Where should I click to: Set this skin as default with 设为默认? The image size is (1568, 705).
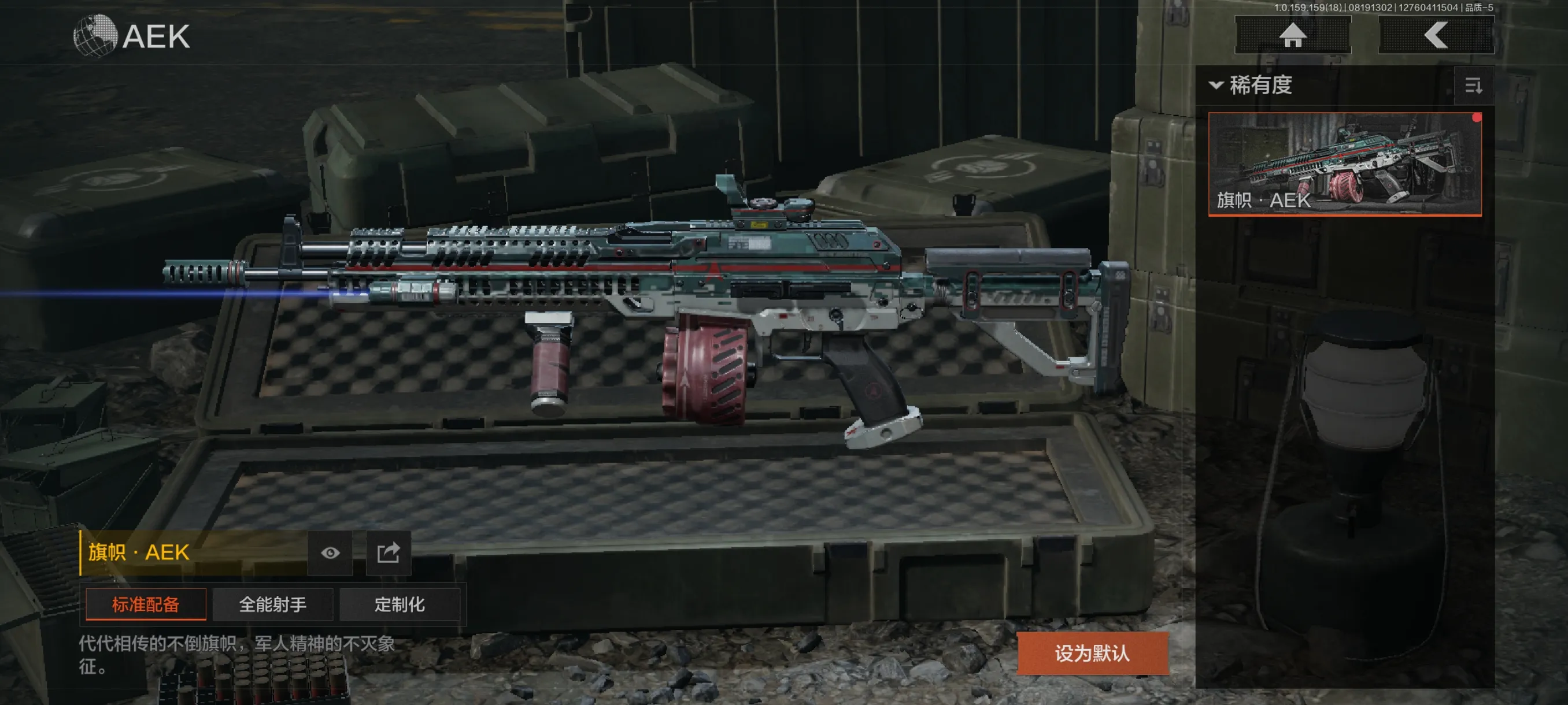pos(1092,654)
